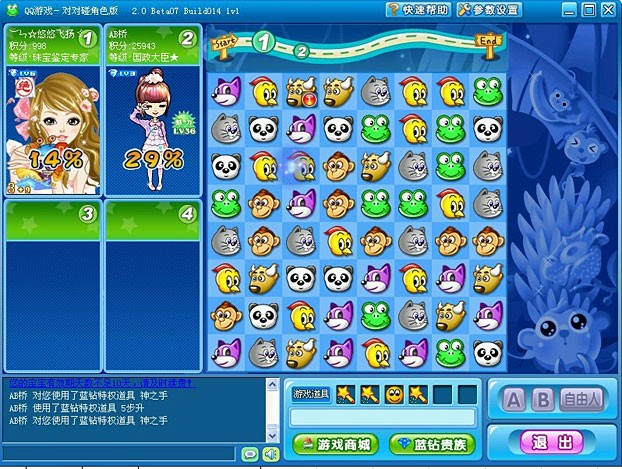The height and width of the screenshot is (469, 622).
Task: Open the 蓝钻贵族 blue diamond page
Action: point(432,444)
